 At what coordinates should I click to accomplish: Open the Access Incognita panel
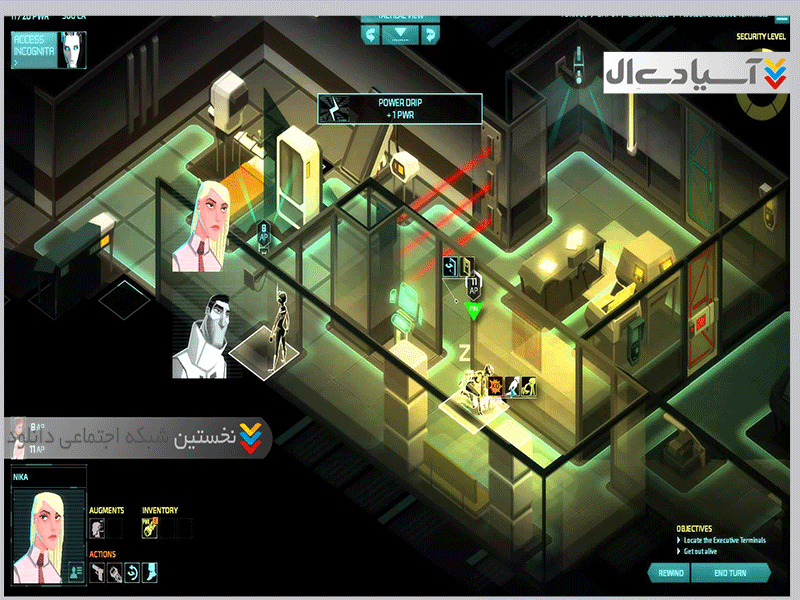pos(48,48)
